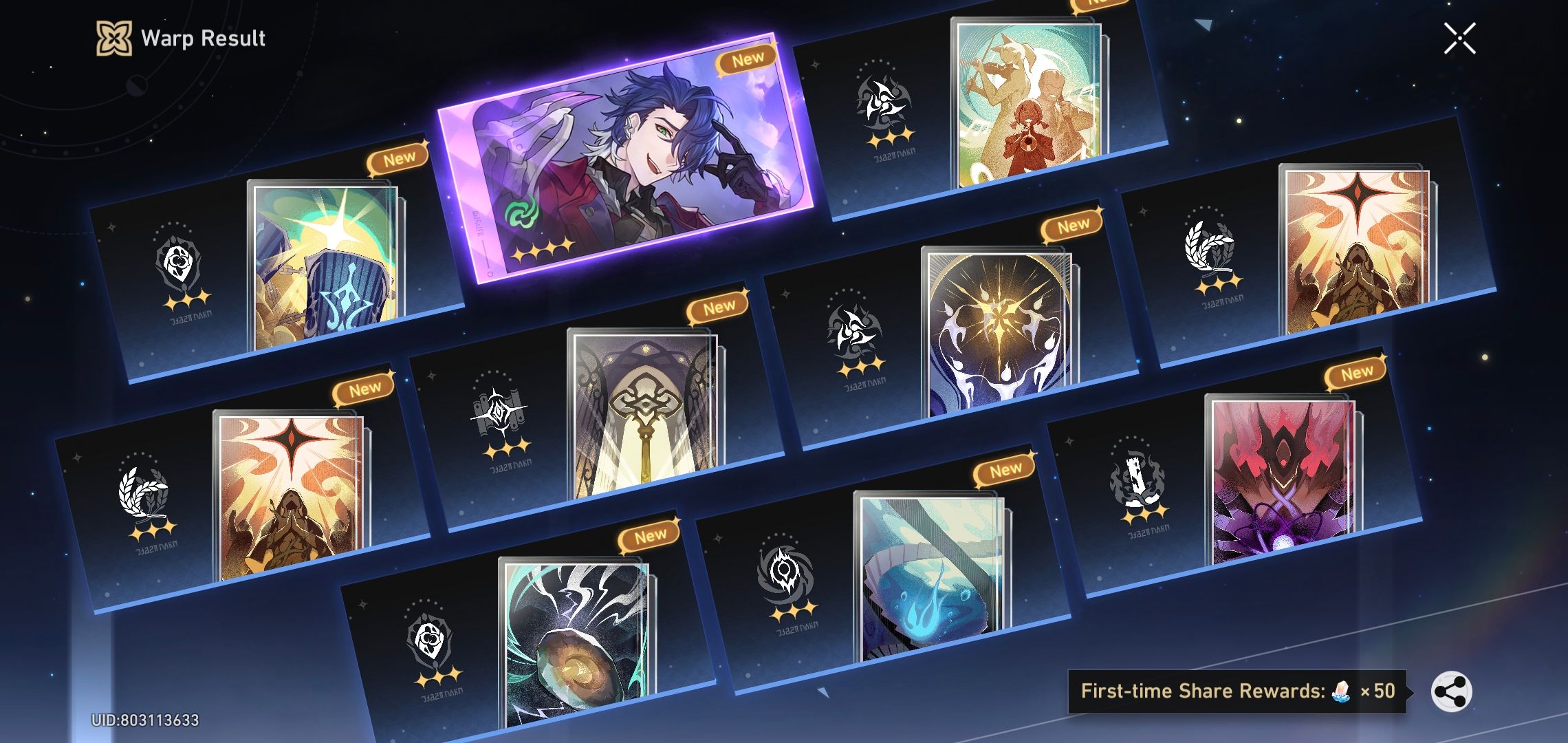
Task: Select the highlighted Sampo character card
Action: pos(640,158)
